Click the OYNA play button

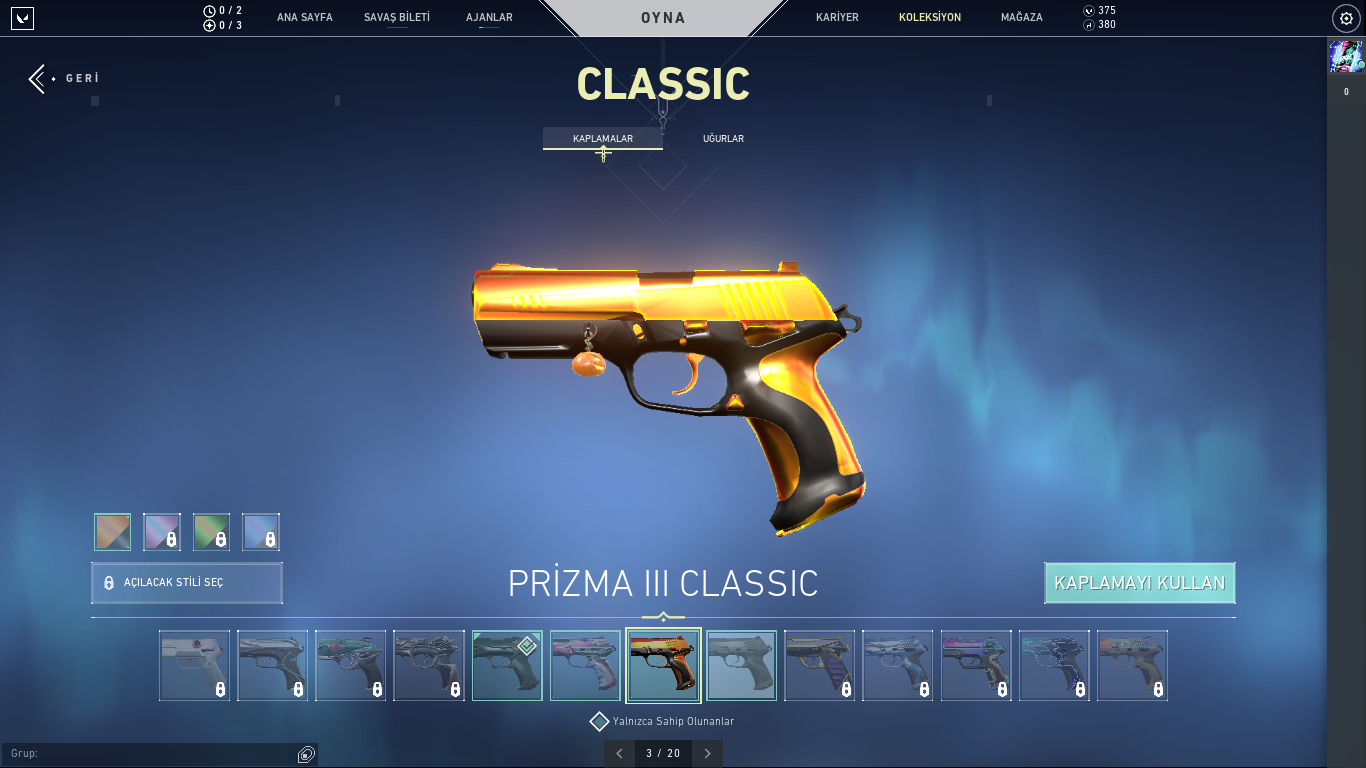coord(663,18)
